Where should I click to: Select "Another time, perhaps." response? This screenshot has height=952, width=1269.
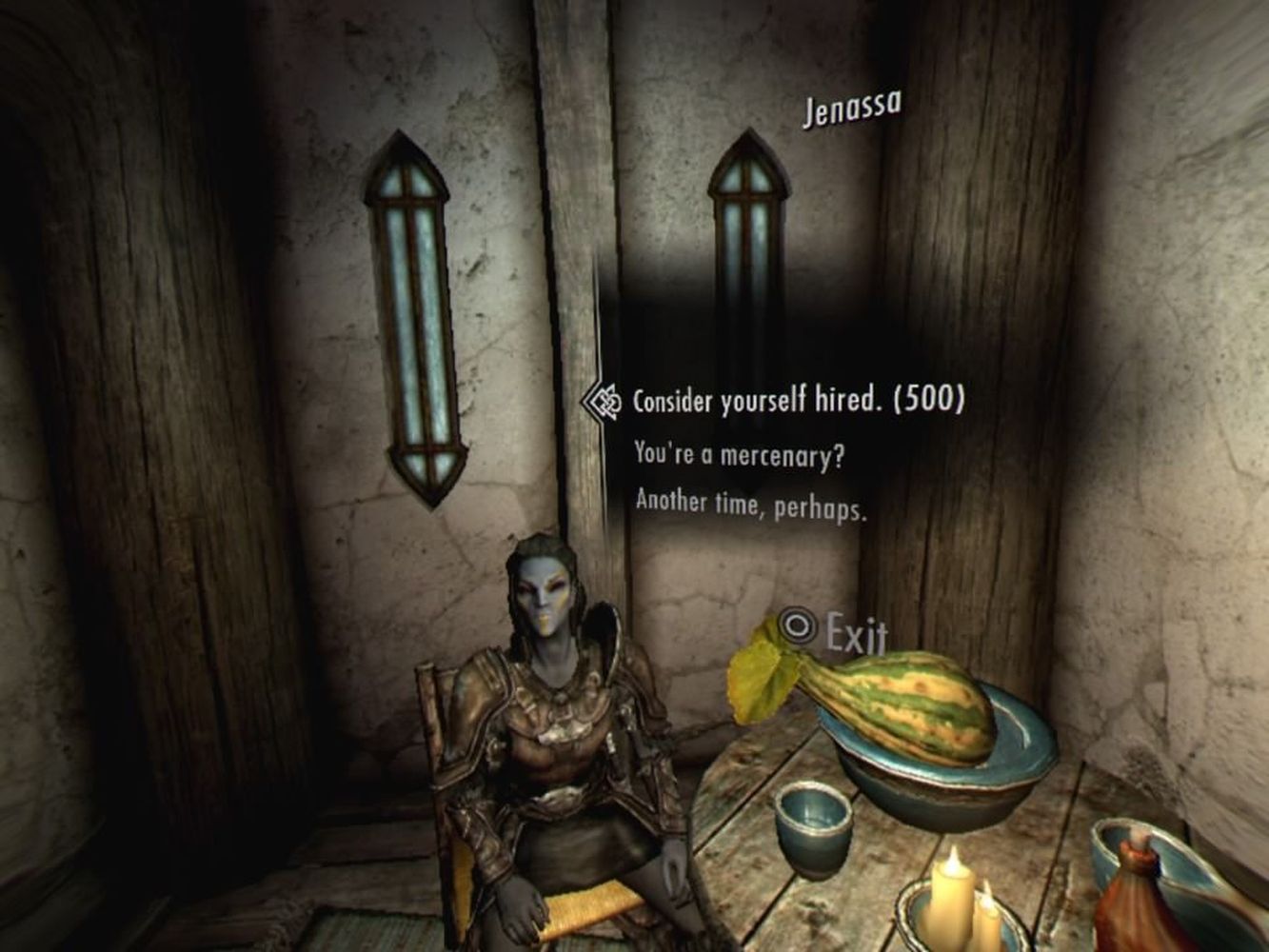pos(750,505)
